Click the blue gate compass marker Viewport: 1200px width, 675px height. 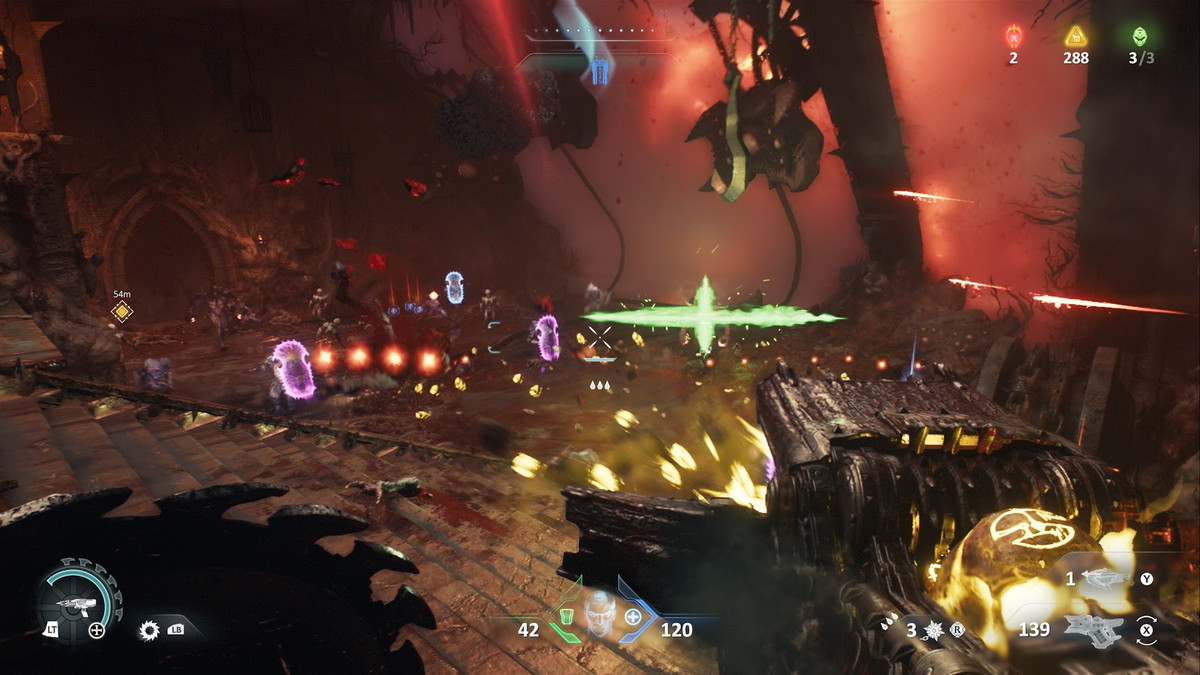pos(599,70)
